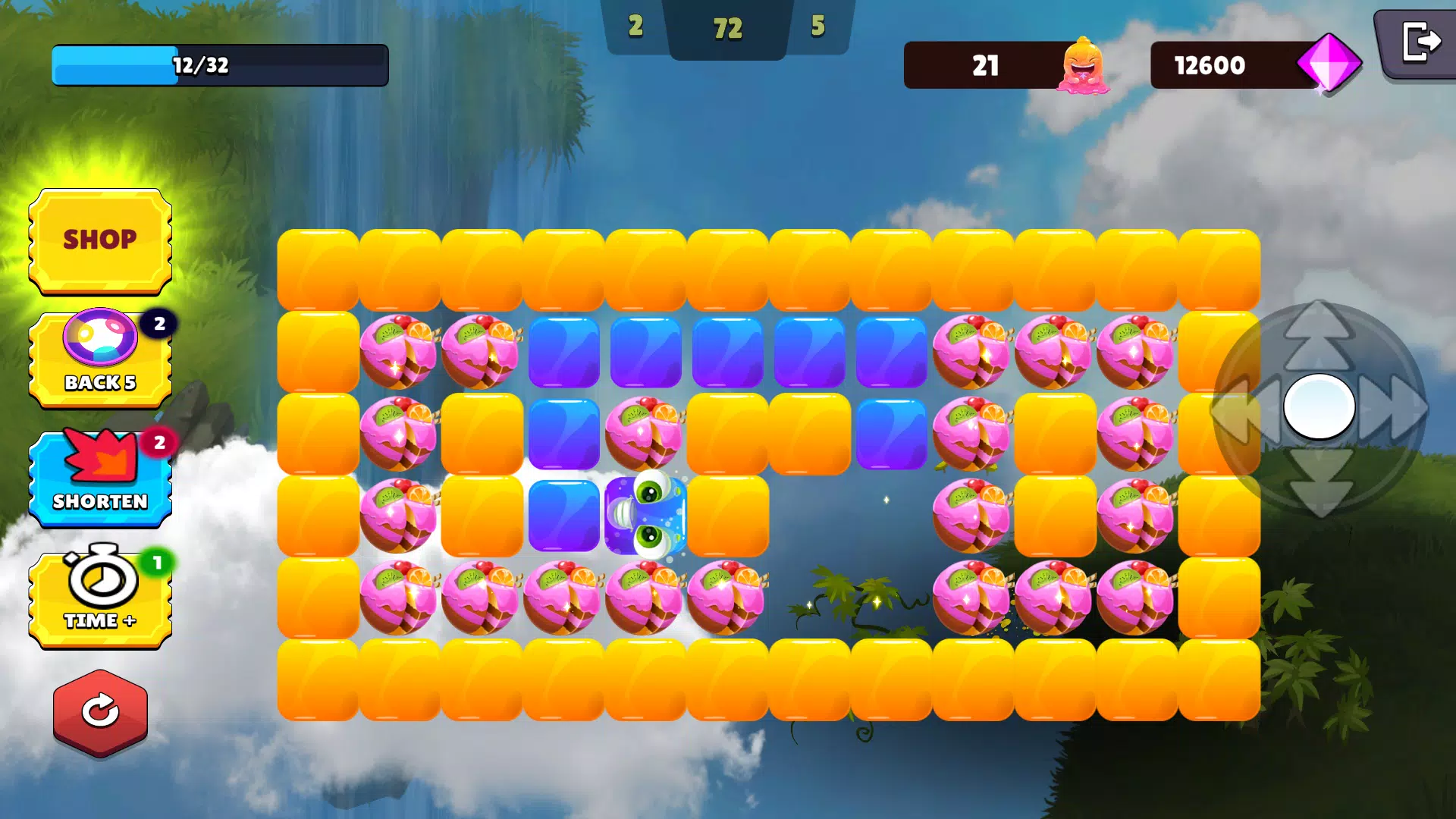The width and height of the screenshot is (1456, 819).
Task: View the score counter showing 72
Action: point(727,29)
